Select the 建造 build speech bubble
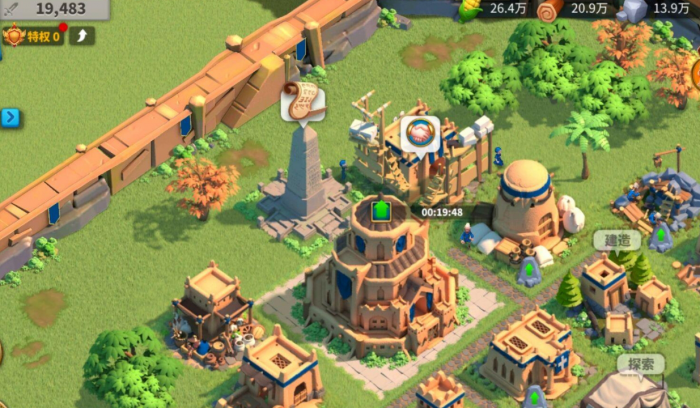 coord(617,241)
